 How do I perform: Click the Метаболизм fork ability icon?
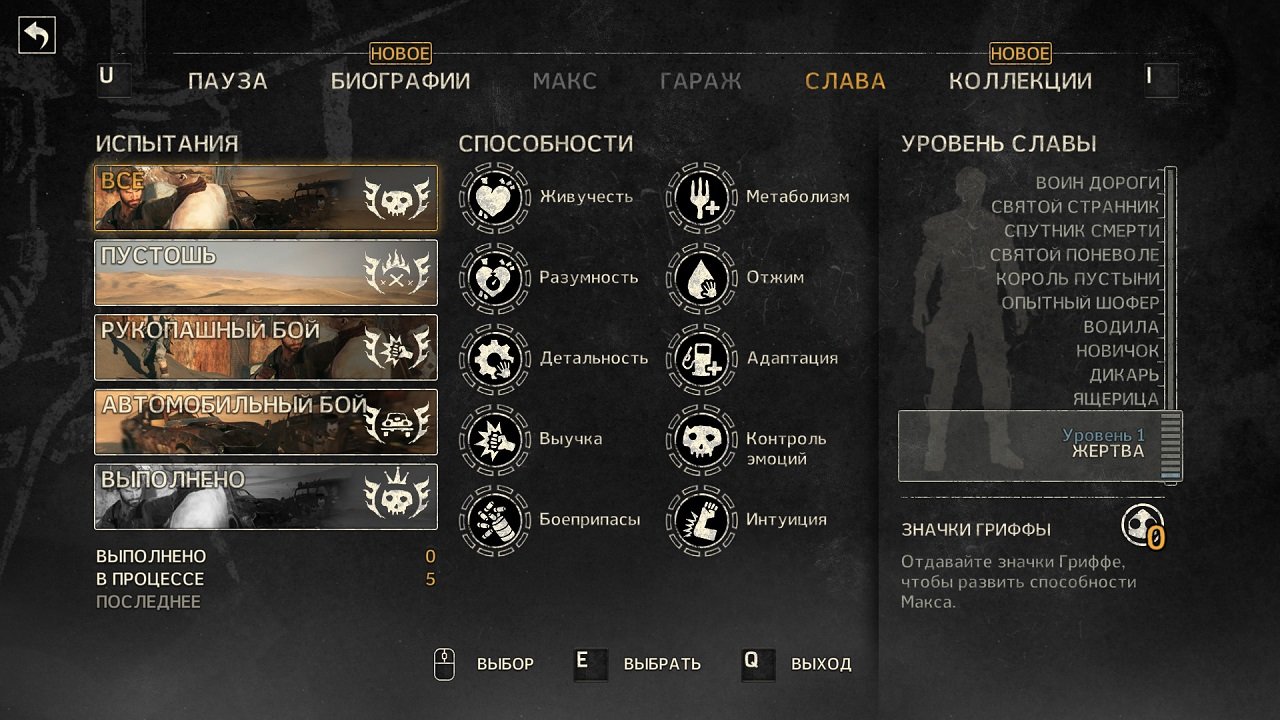coord(700,197)
